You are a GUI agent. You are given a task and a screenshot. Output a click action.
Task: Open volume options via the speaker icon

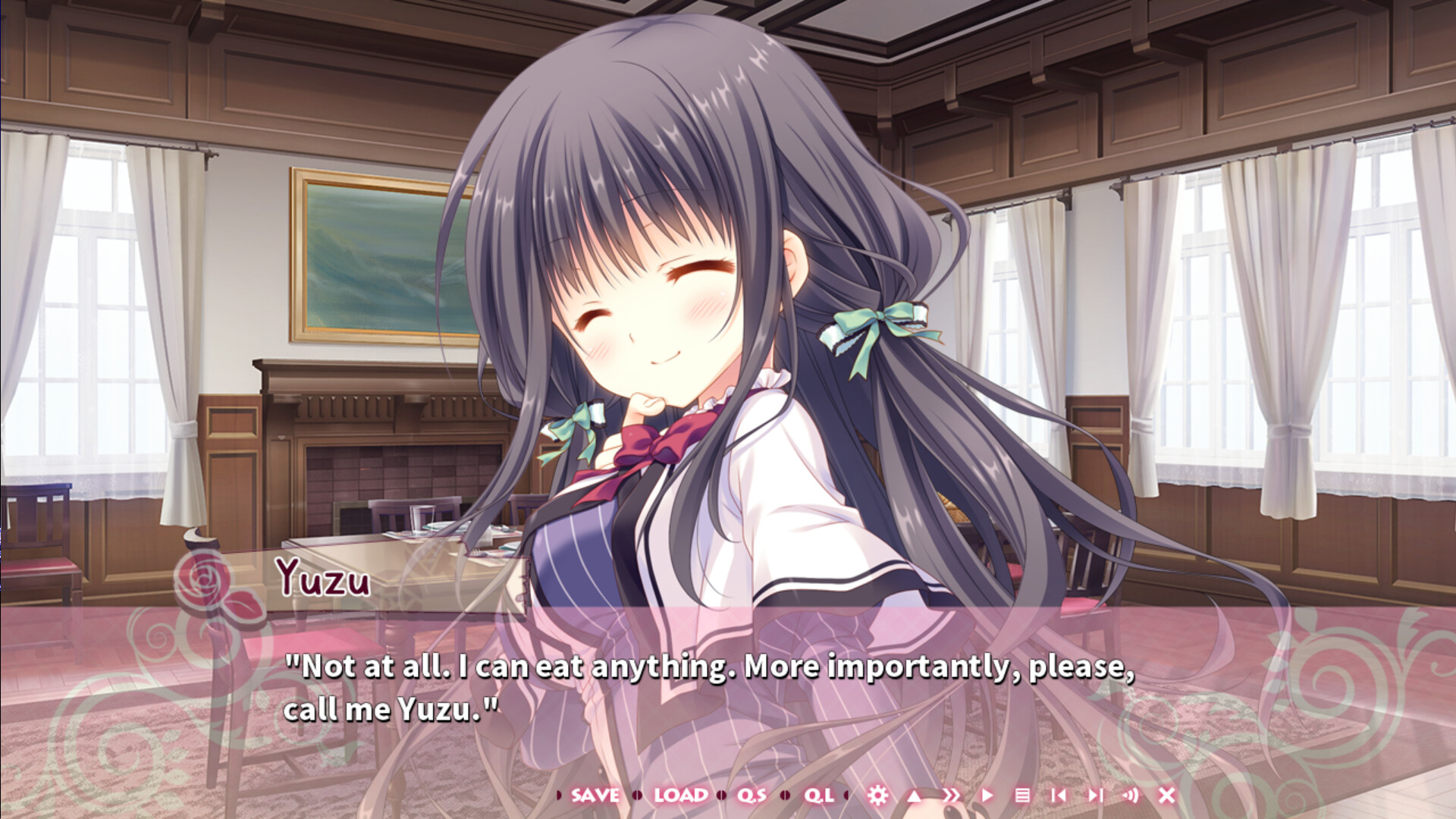(1130, 796)
